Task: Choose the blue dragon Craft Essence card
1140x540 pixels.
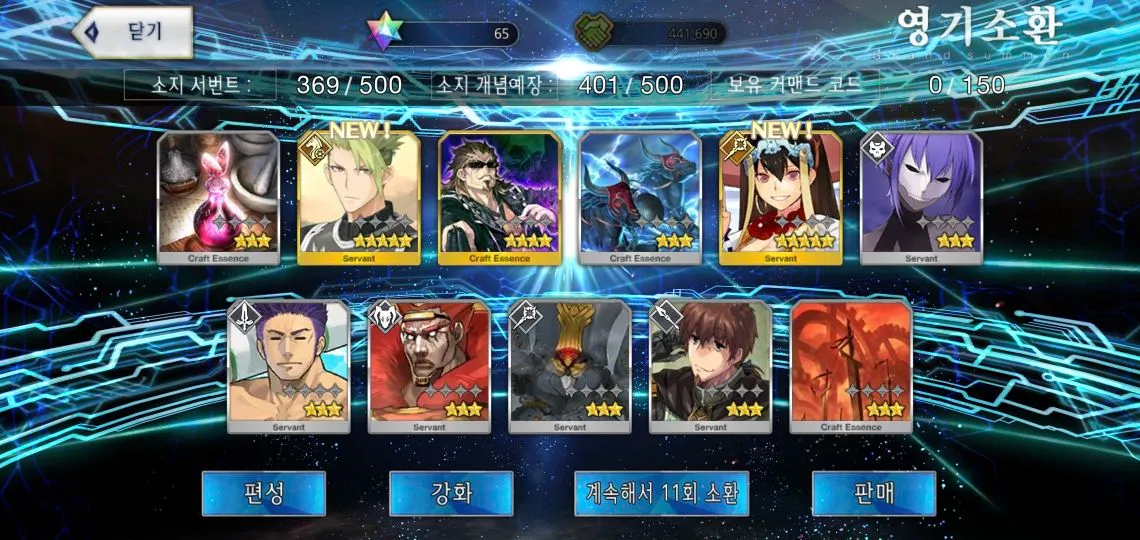Action: 640,198
